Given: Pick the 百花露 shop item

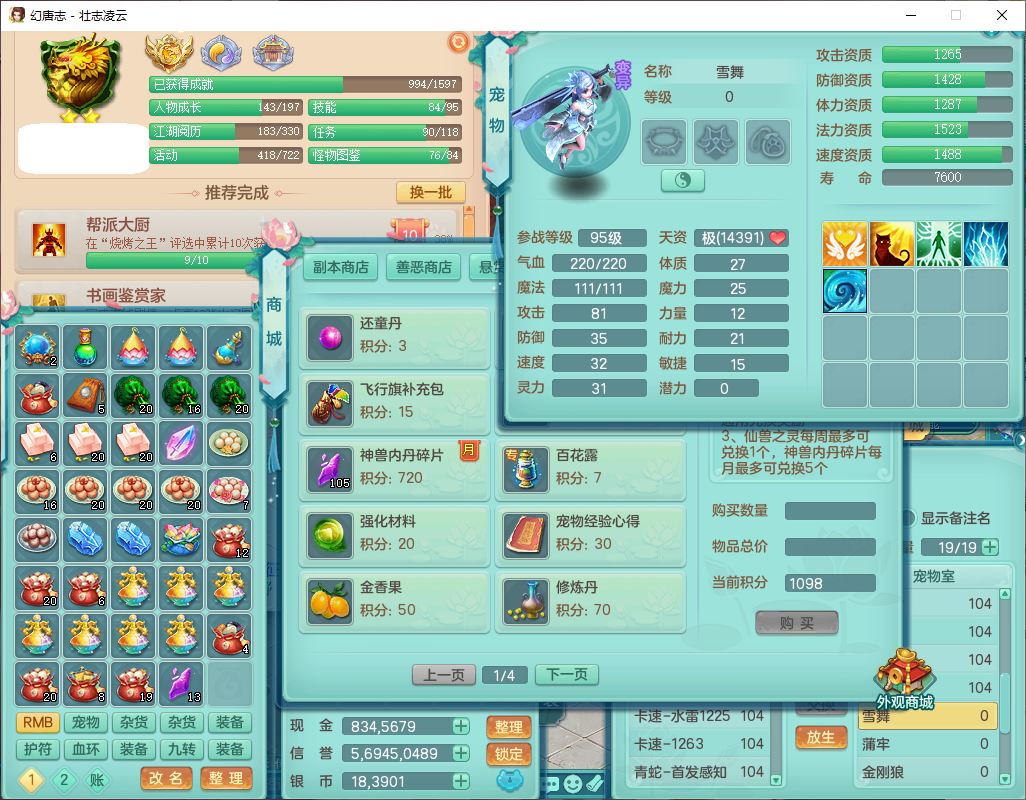Looking at the screenshot, I should click(590, 467).
